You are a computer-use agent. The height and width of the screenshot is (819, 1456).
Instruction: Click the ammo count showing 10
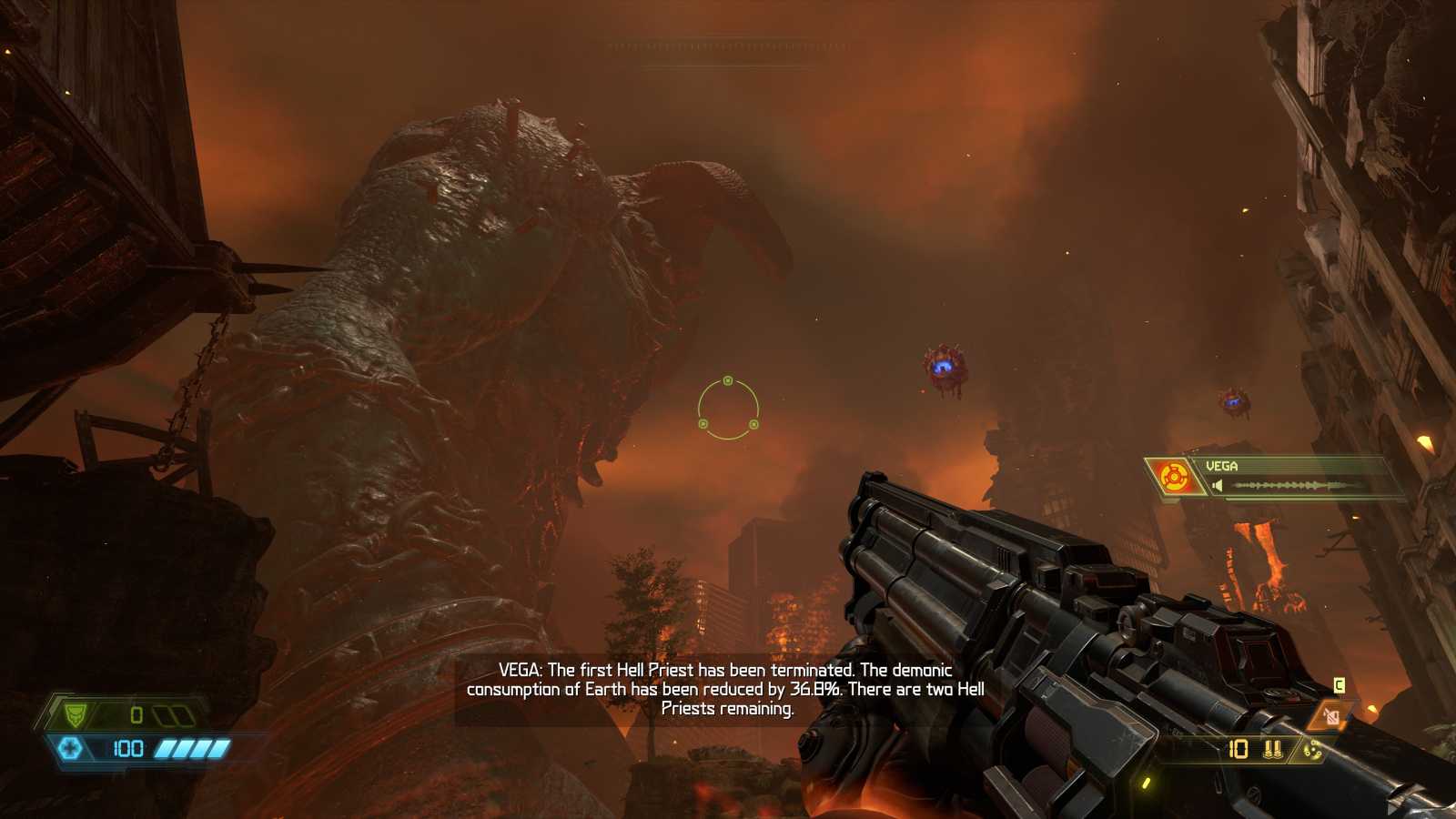pos(1238,749)
